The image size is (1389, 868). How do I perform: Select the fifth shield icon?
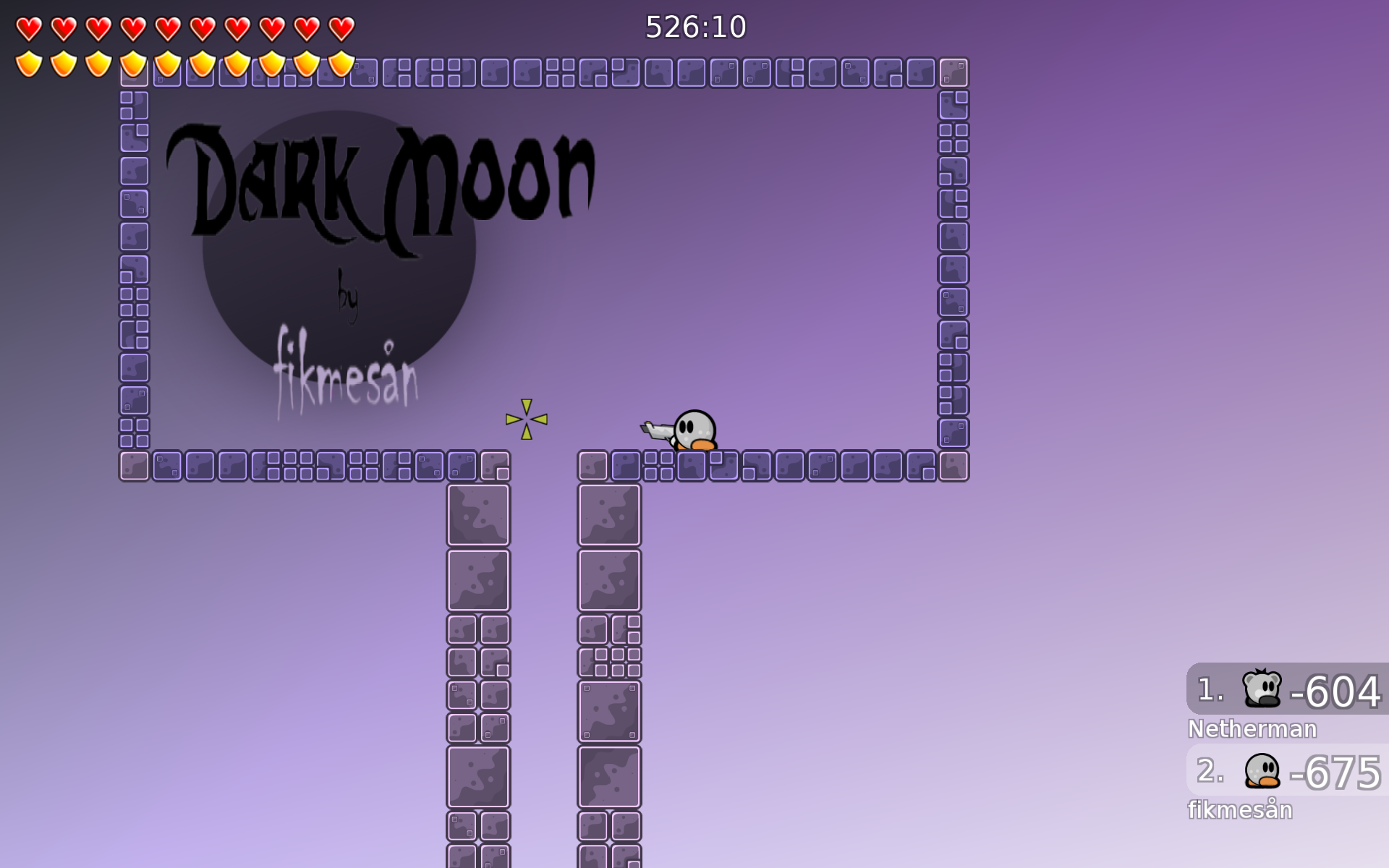tap(167, 64)
